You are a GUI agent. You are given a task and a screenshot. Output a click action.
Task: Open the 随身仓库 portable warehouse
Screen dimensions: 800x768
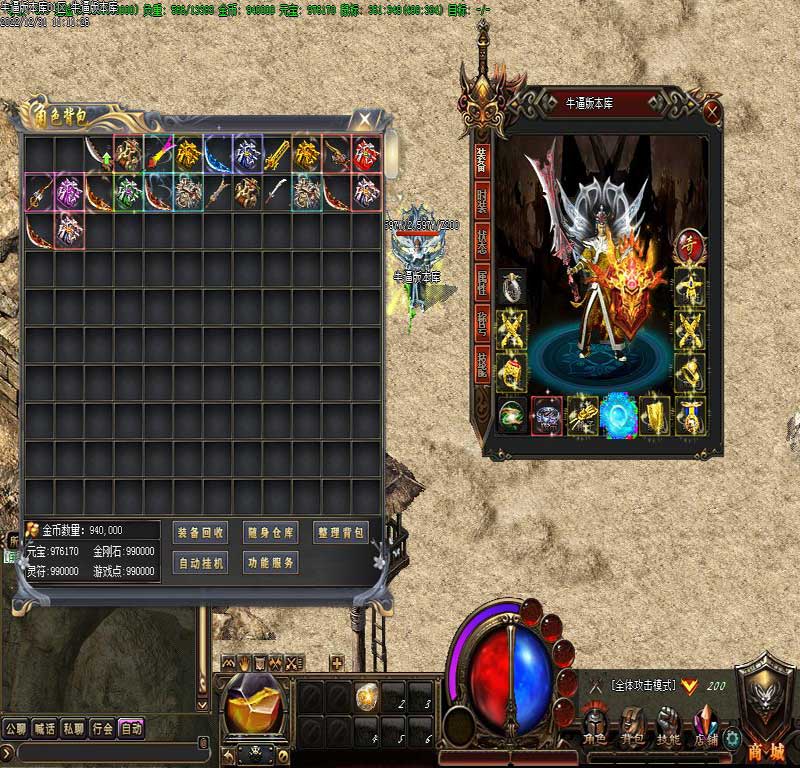pyautogui.click(x=270, y=532)
